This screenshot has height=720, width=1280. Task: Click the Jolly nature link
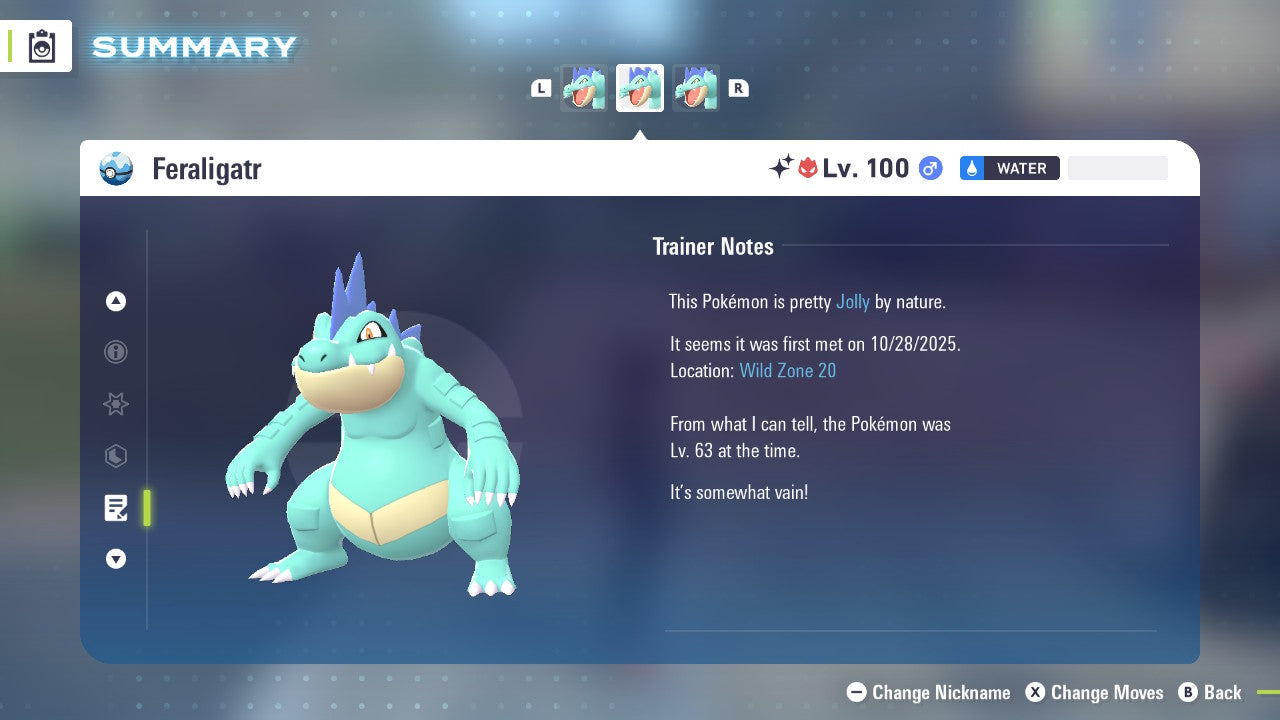[853, 301]
